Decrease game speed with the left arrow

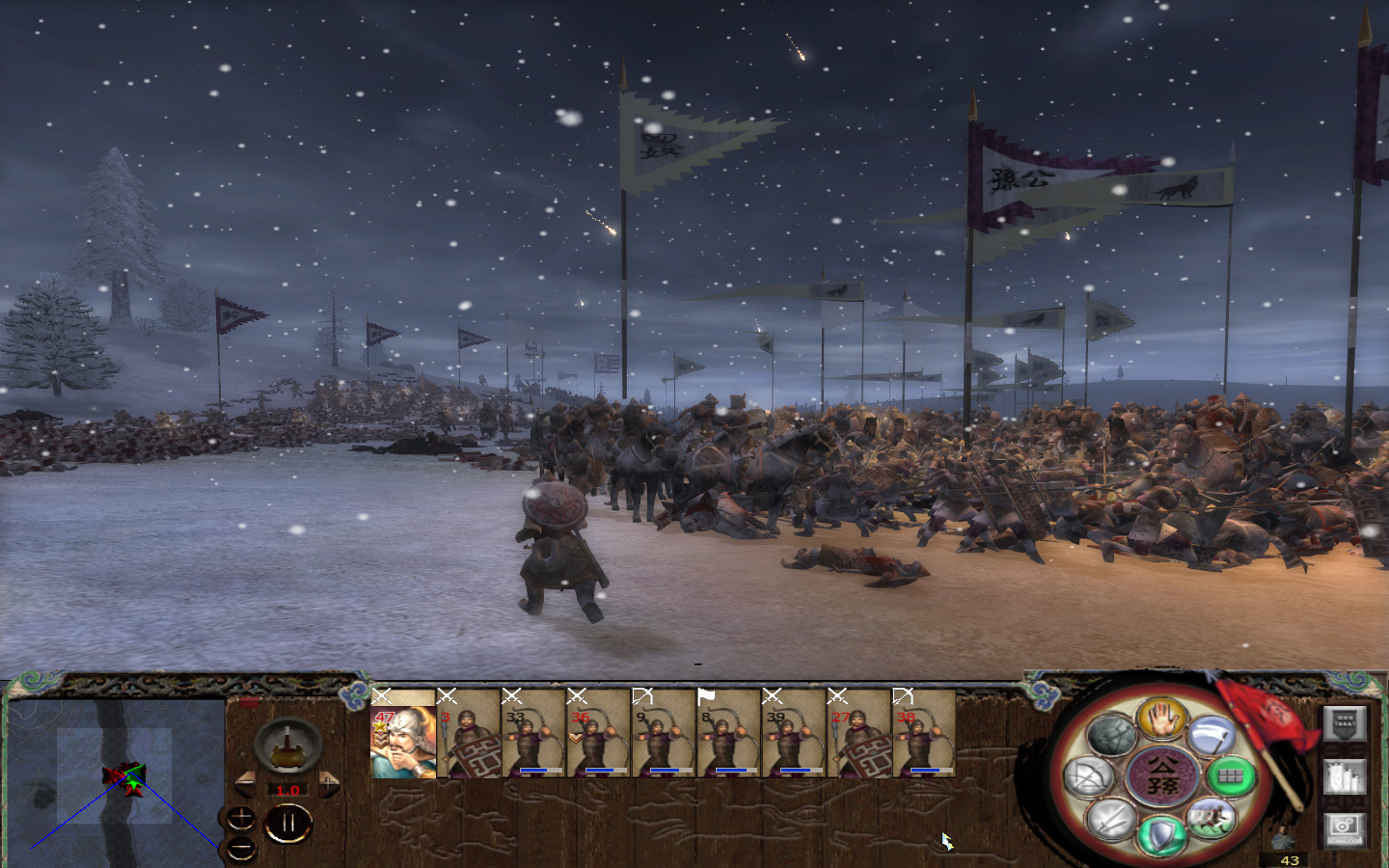point(246,784)
